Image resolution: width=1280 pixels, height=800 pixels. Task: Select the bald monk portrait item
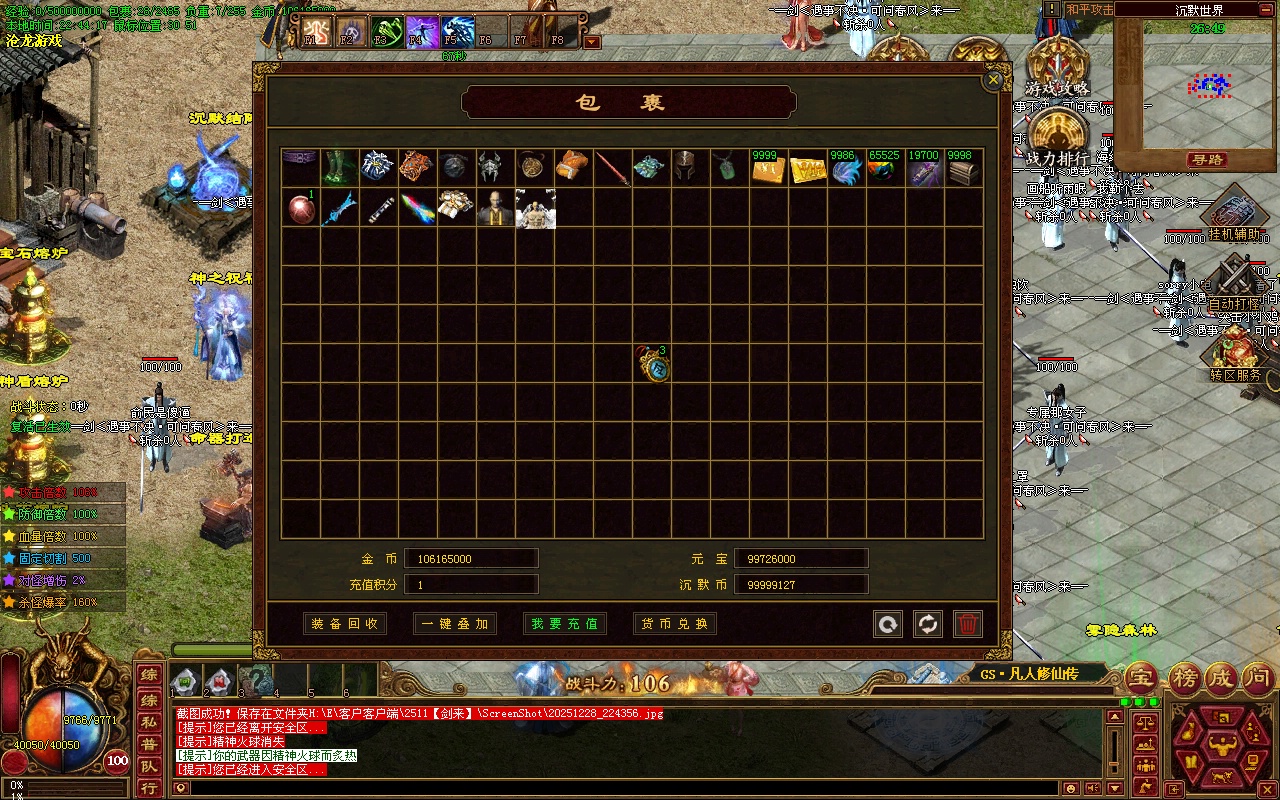[495, 208]
